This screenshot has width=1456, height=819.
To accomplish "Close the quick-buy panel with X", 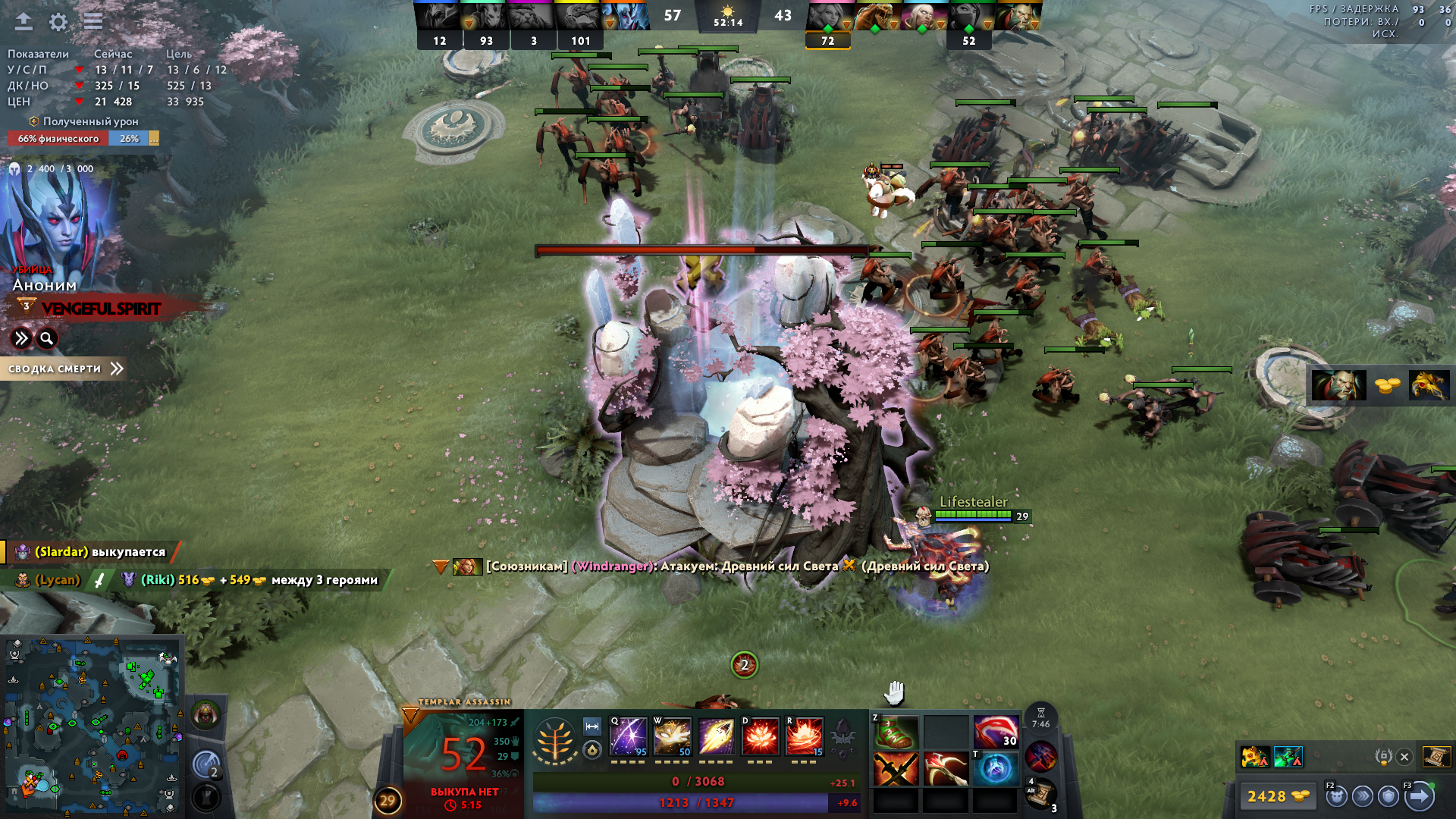I will coord(1404,757).
